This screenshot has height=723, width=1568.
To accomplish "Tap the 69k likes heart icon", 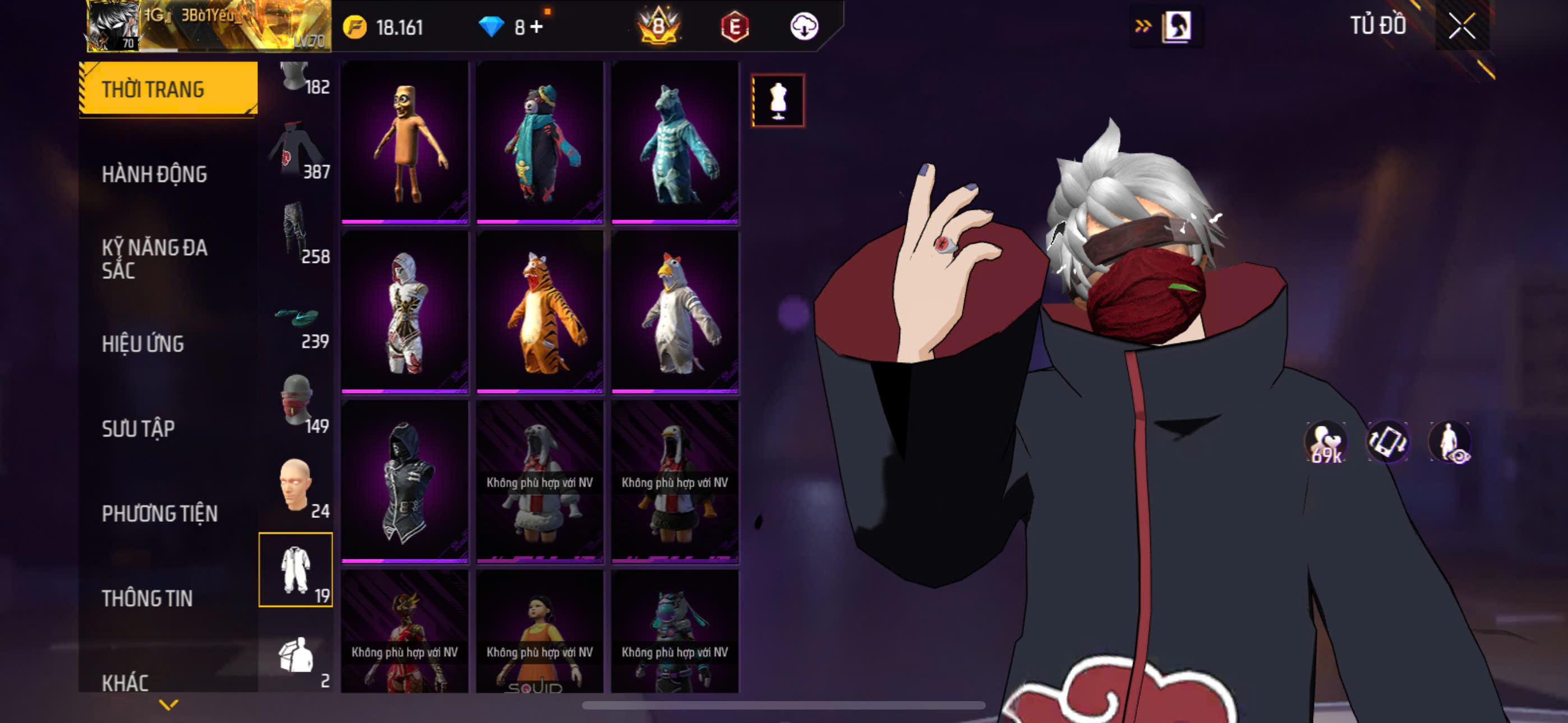I will 1326,442.
